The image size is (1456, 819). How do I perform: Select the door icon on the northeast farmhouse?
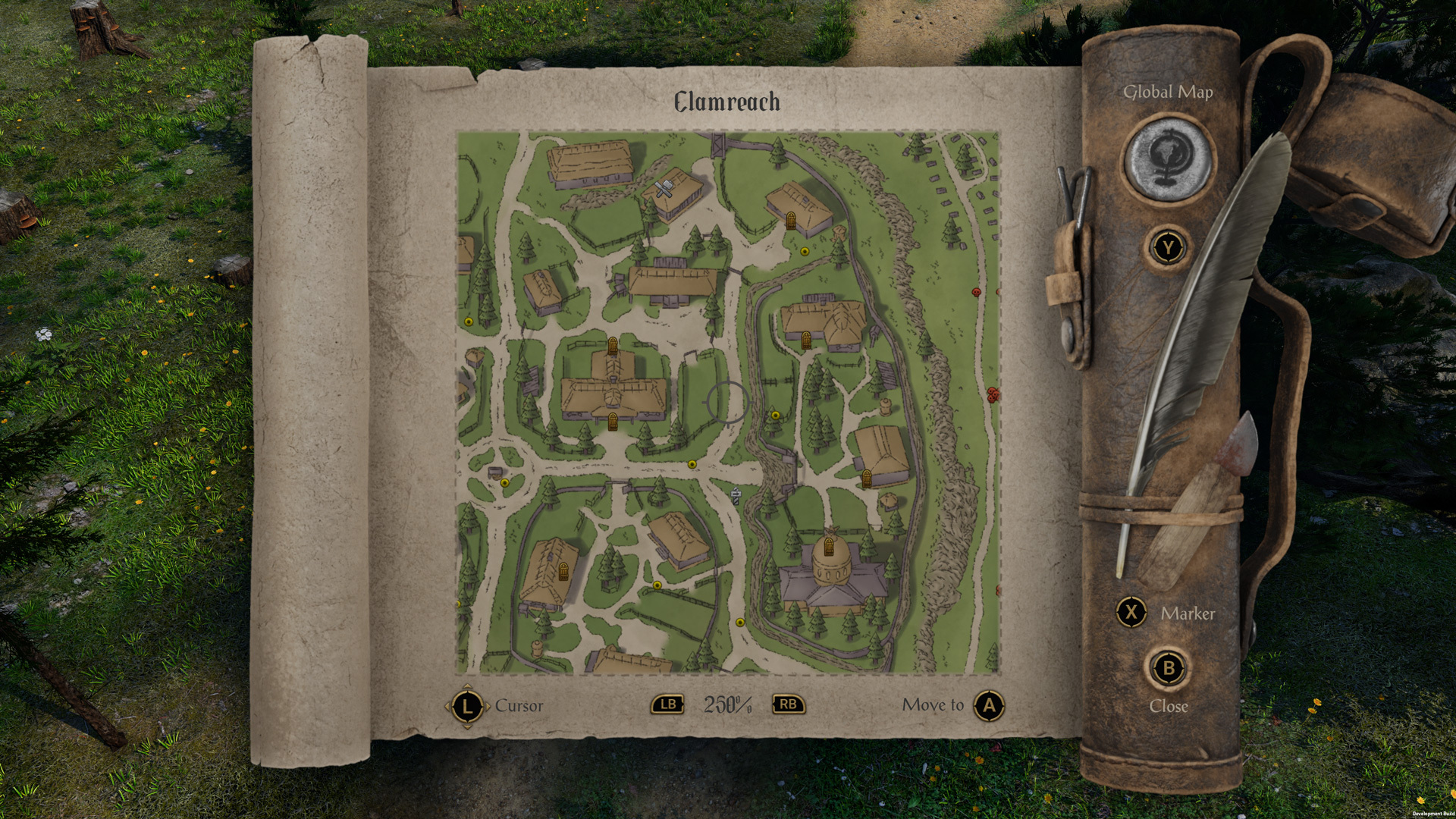790,220
